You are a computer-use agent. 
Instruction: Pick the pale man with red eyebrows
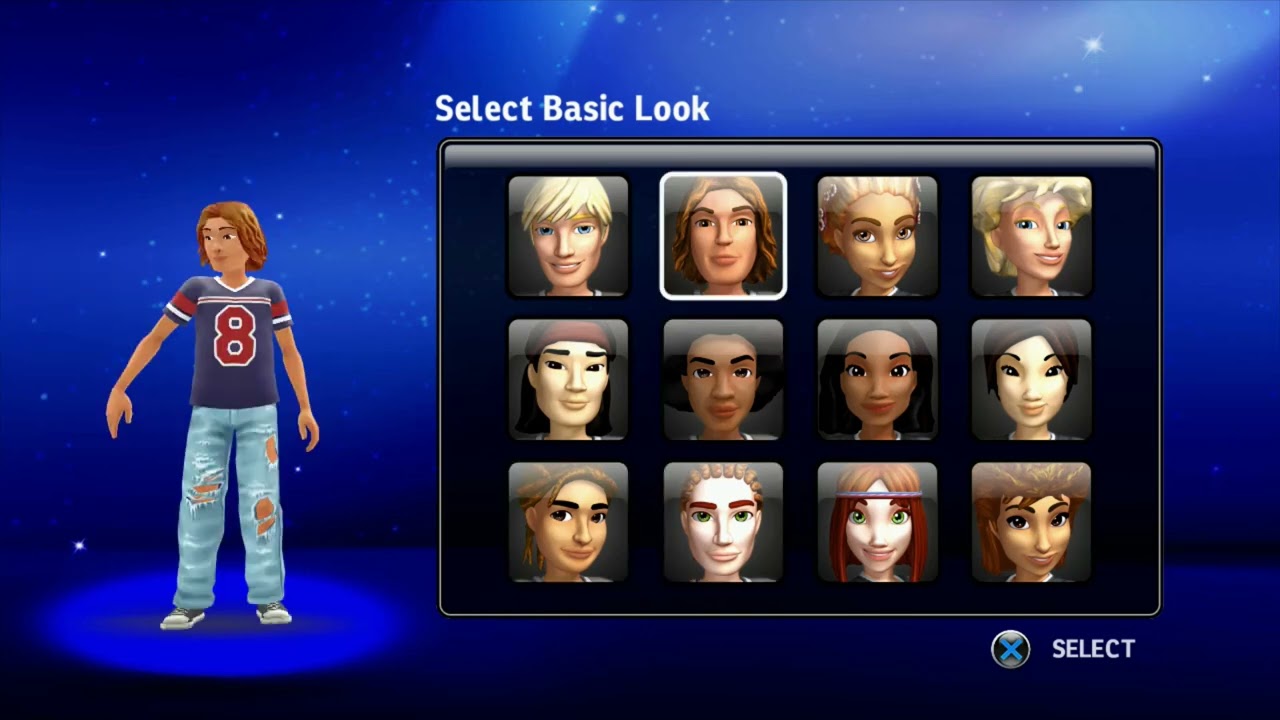coord(723,521)
